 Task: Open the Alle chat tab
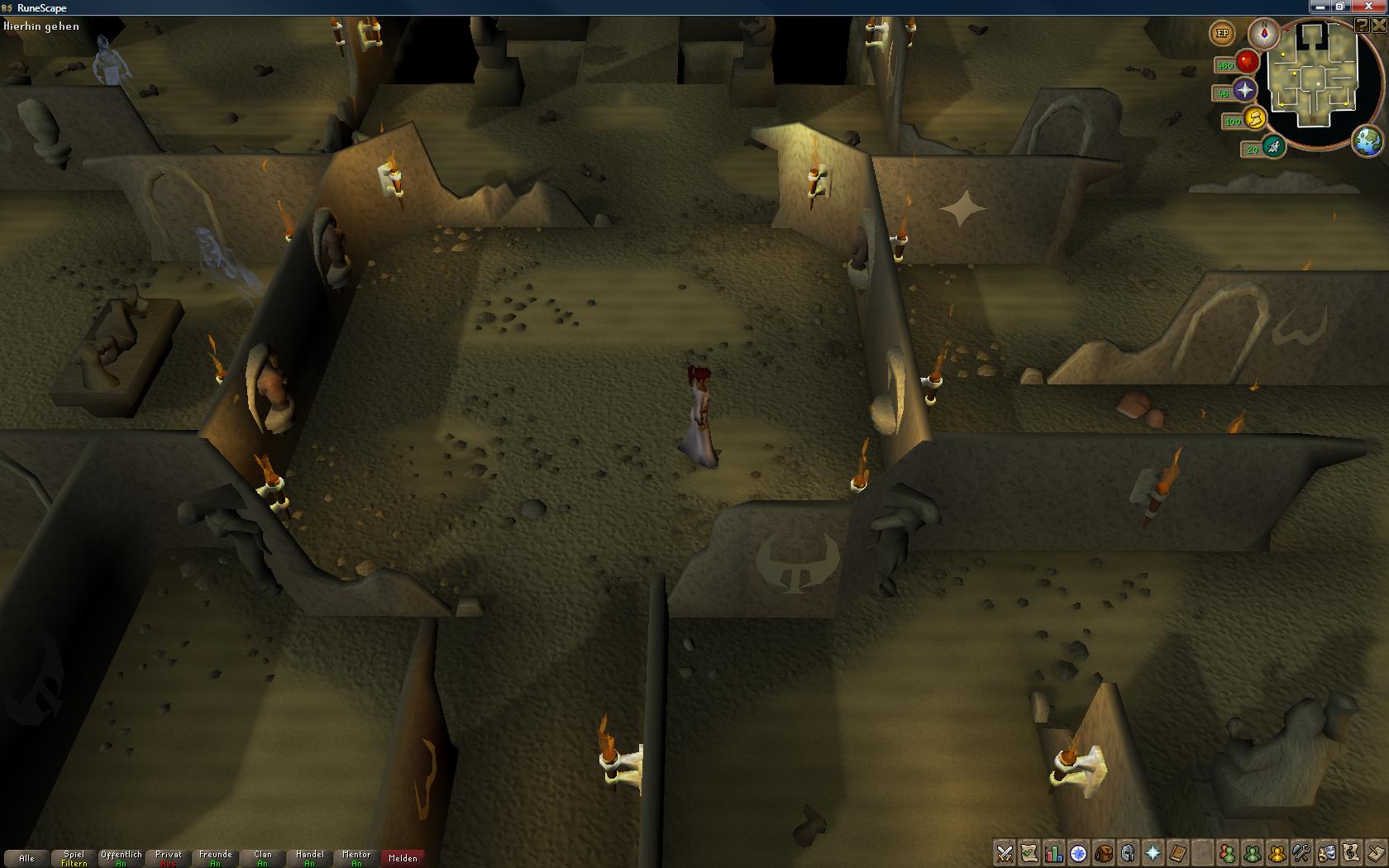click(26, 858)
